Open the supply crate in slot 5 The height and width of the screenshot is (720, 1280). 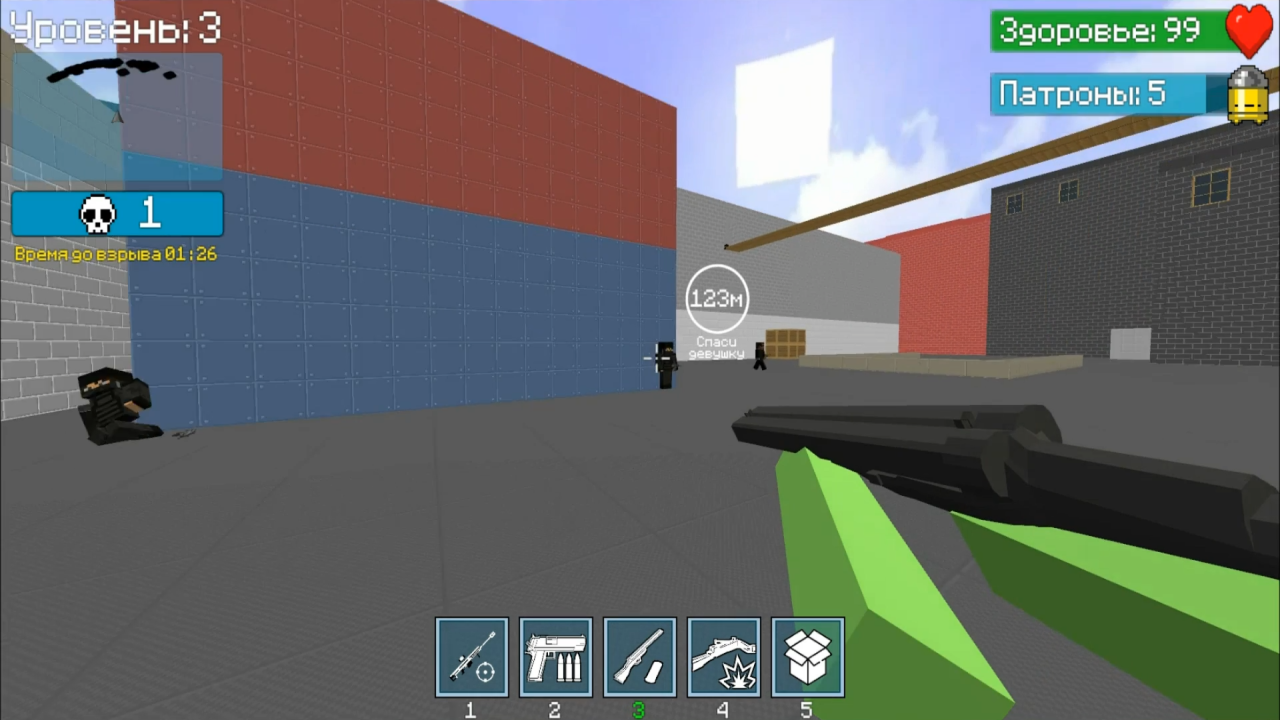click(807, 657)
